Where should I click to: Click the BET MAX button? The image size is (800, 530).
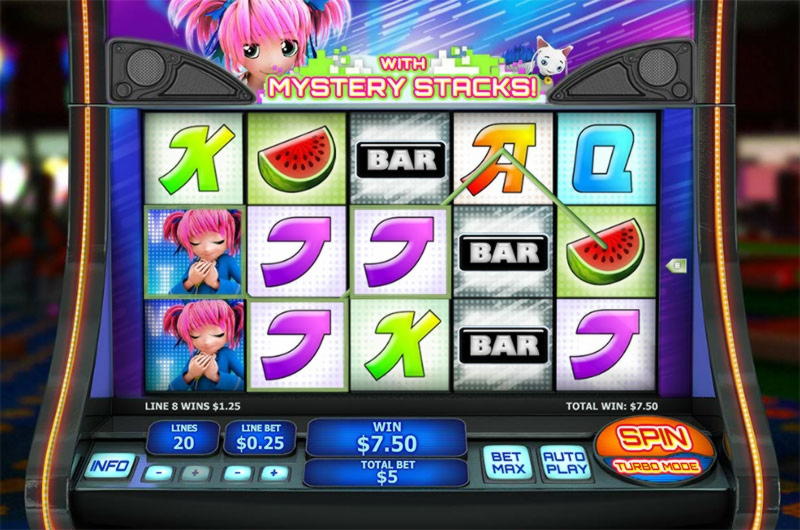[x=507, y=463]
